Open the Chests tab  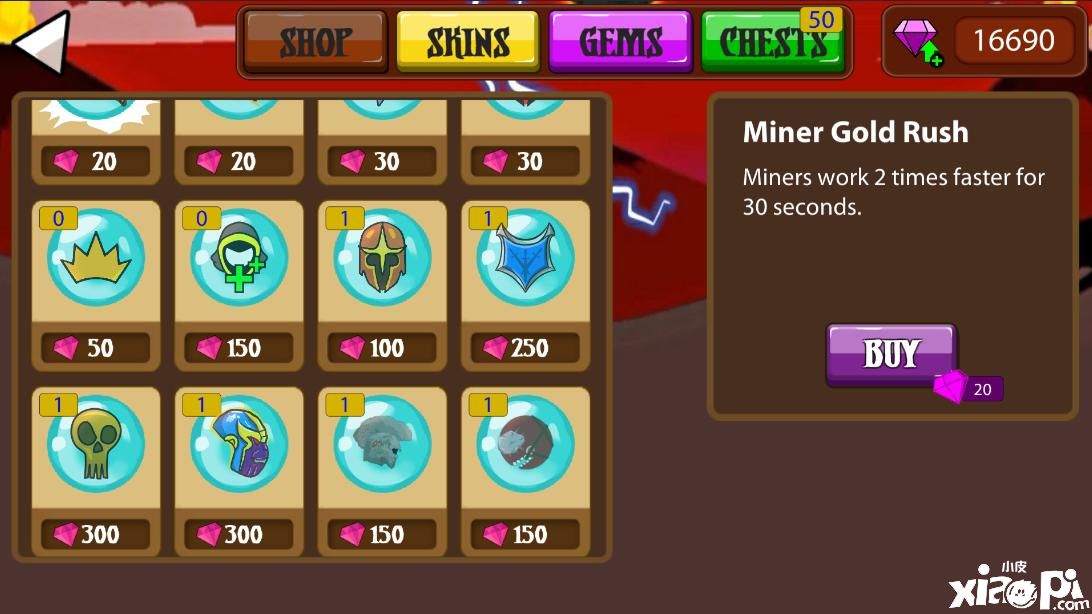point(772,42)
